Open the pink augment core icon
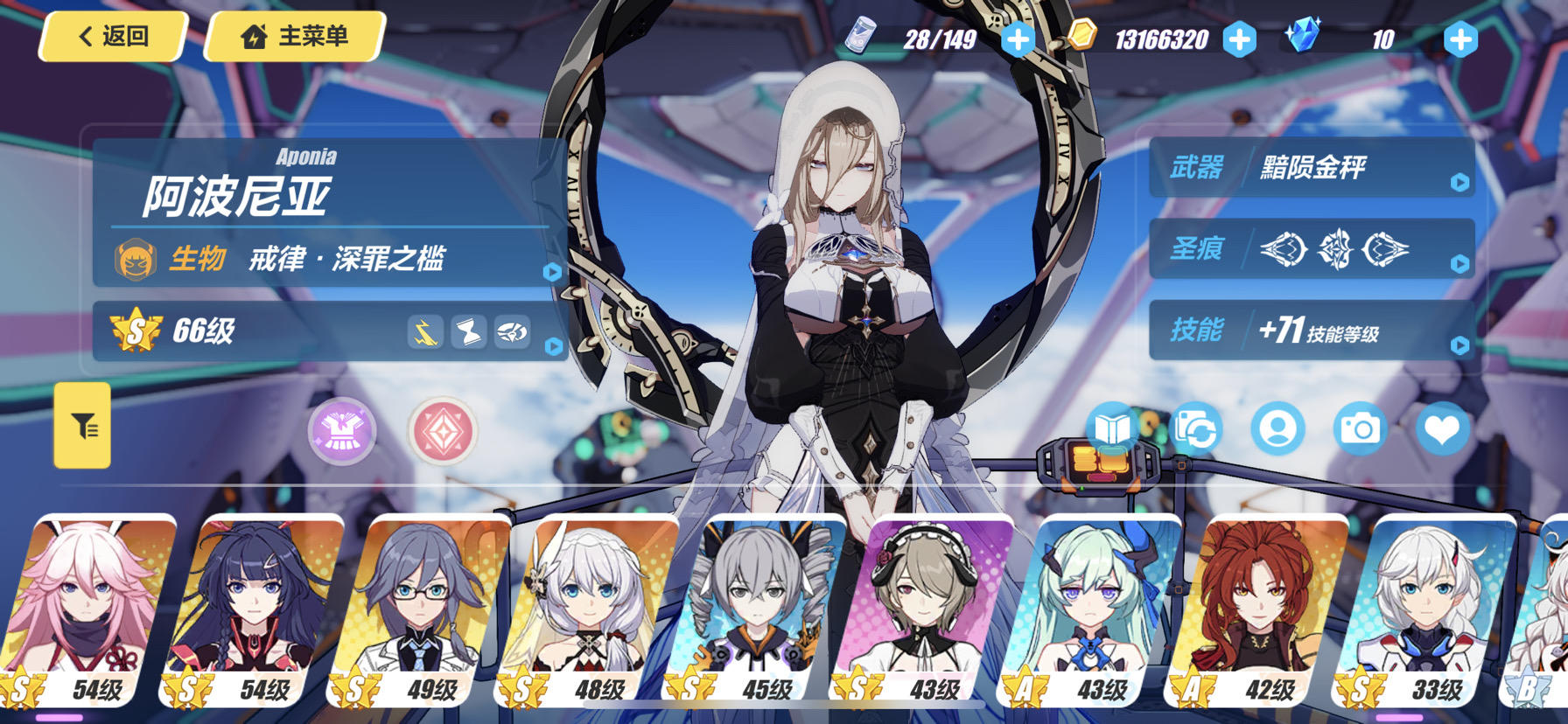 click(441, 432)
